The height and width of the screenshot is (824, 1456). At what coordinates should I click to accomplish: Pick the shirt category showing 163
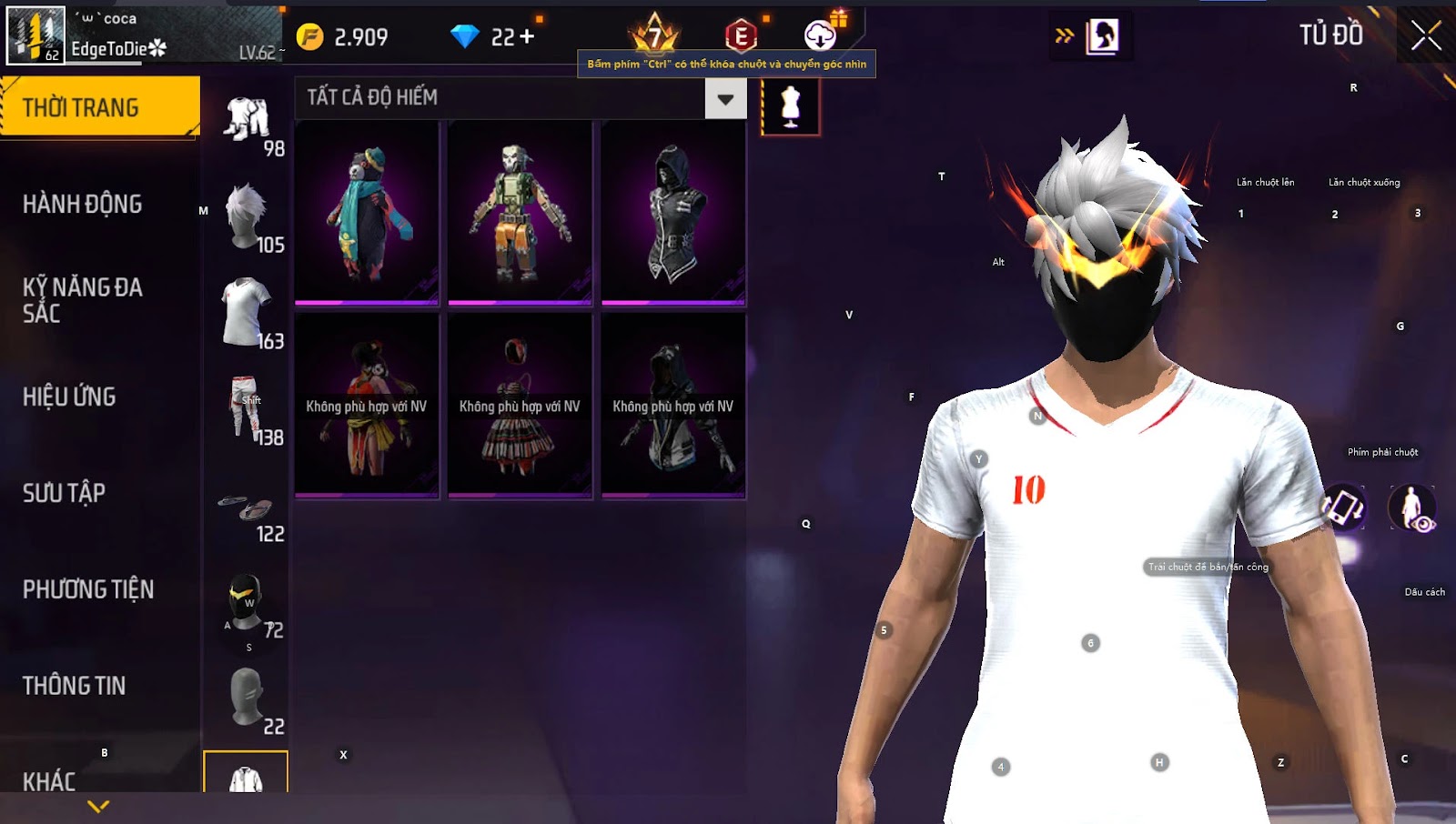248,315
